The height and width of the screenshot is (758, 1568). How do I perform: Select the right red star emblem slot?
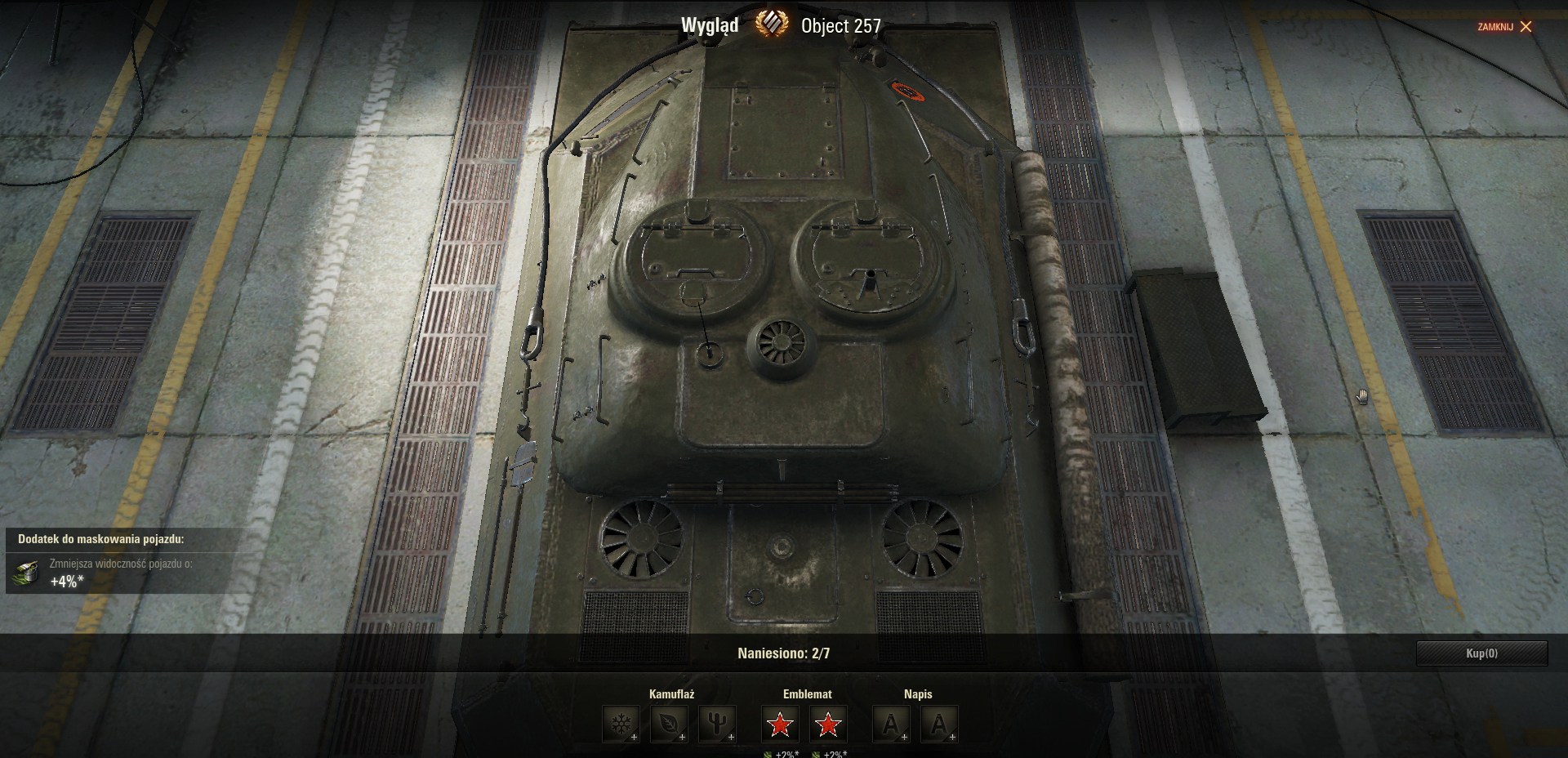(x=828, y=724)
